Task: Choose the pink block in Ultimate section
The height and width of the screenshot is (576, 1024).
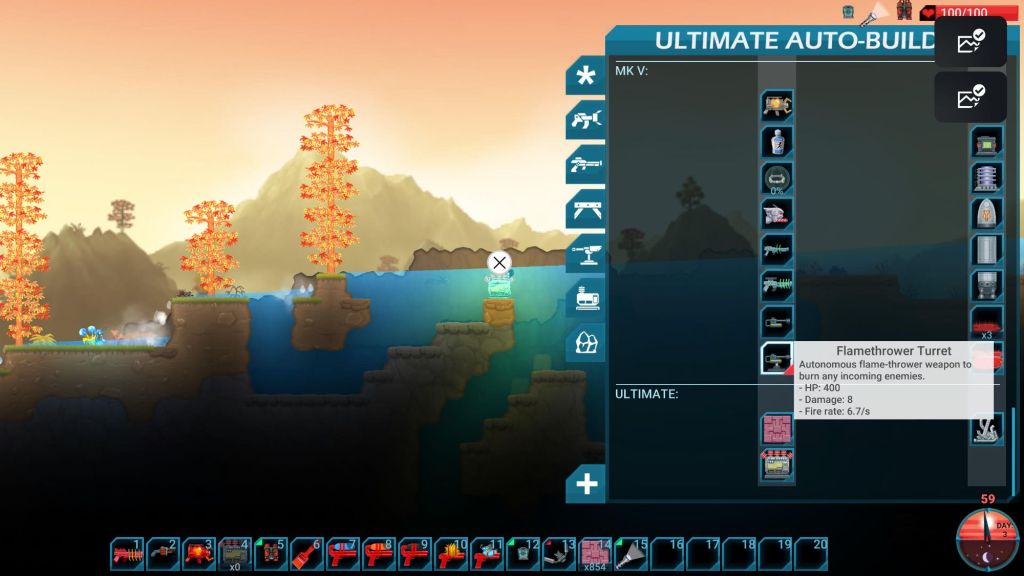Action: 776,430
